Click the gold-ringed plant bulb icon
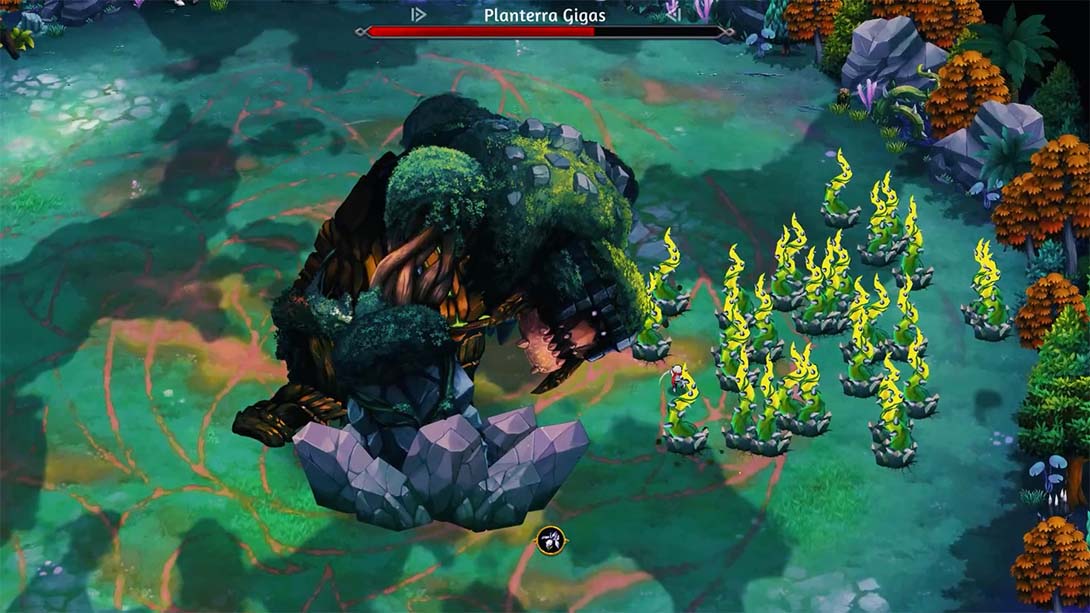The width and height of the screenshot is (1090, 613). pos(551,541)
